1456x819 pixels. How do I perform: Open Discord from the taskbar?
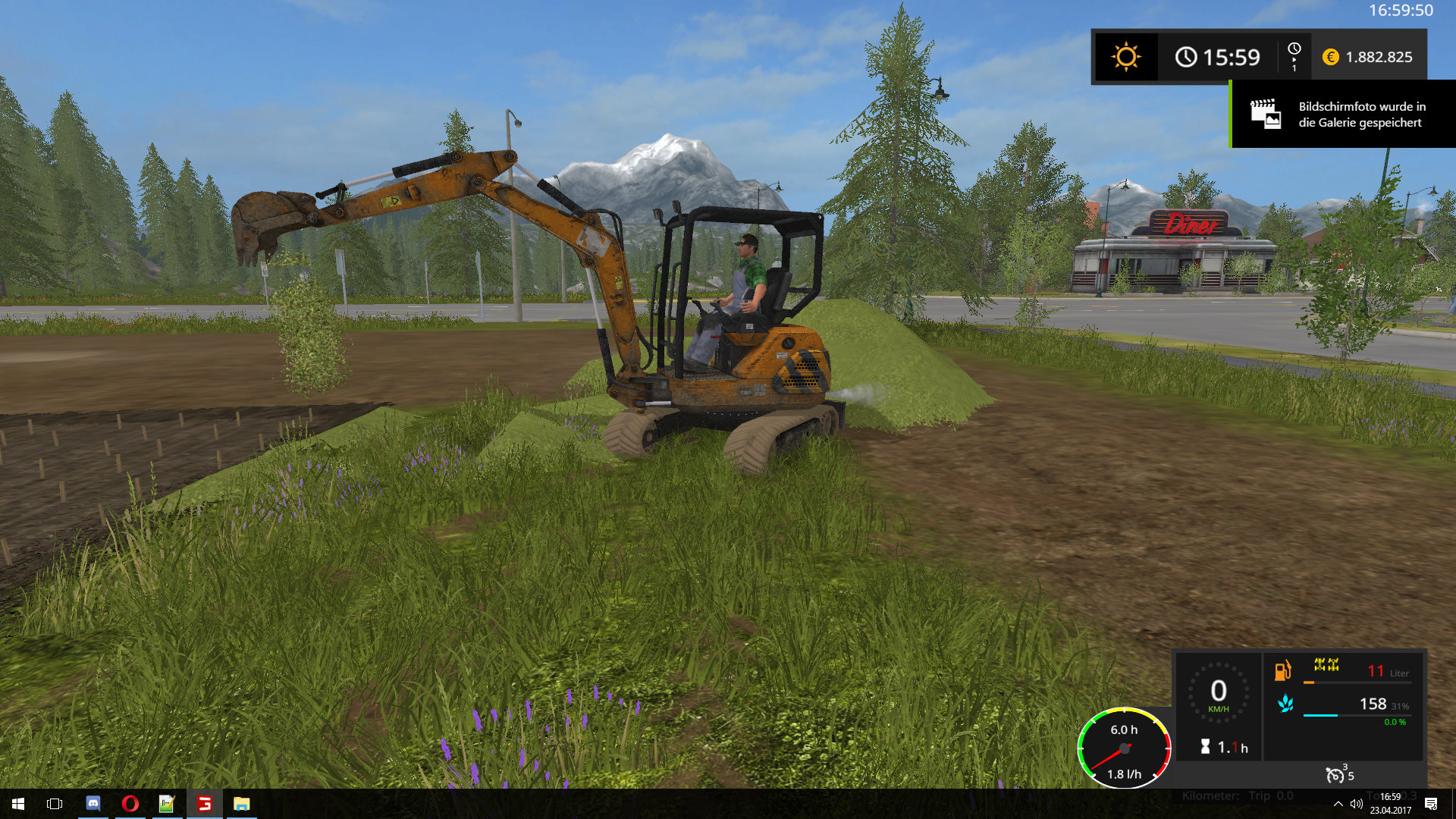tap(93, 804)
